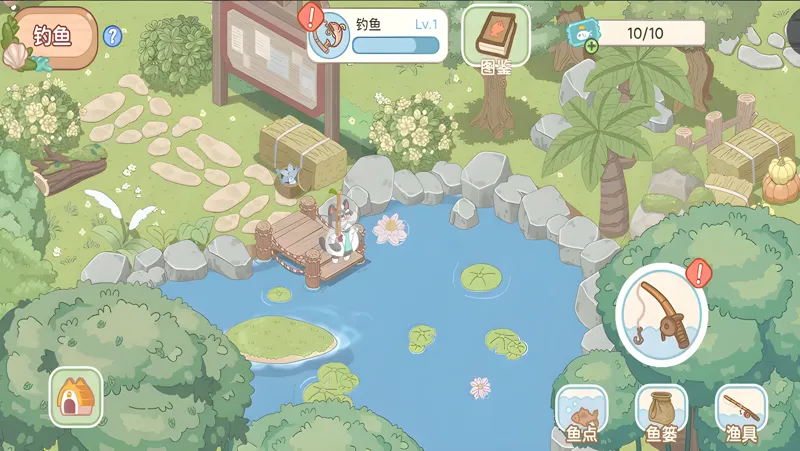Tap the green plus on bait counter
Screen dimensions: 800x451
click(x=592, y=46)
